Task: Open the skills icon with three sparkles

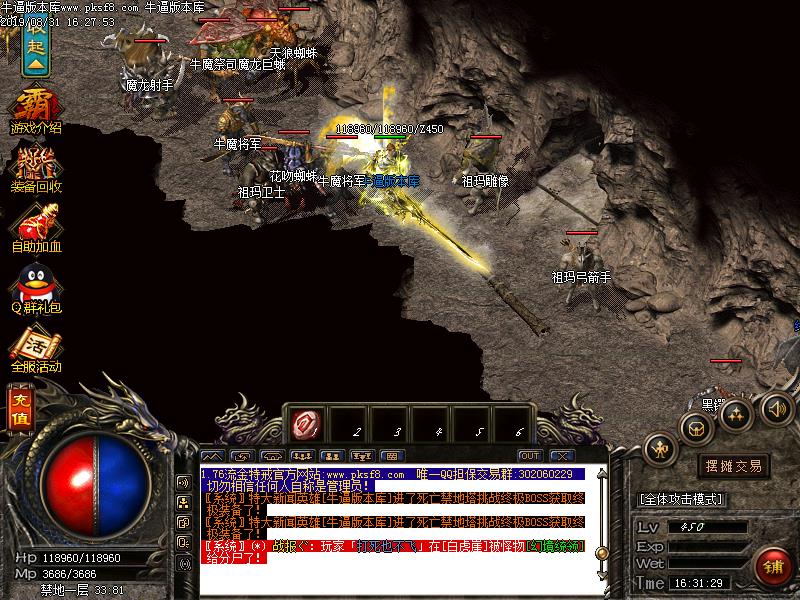Action: tap(736, 413)
